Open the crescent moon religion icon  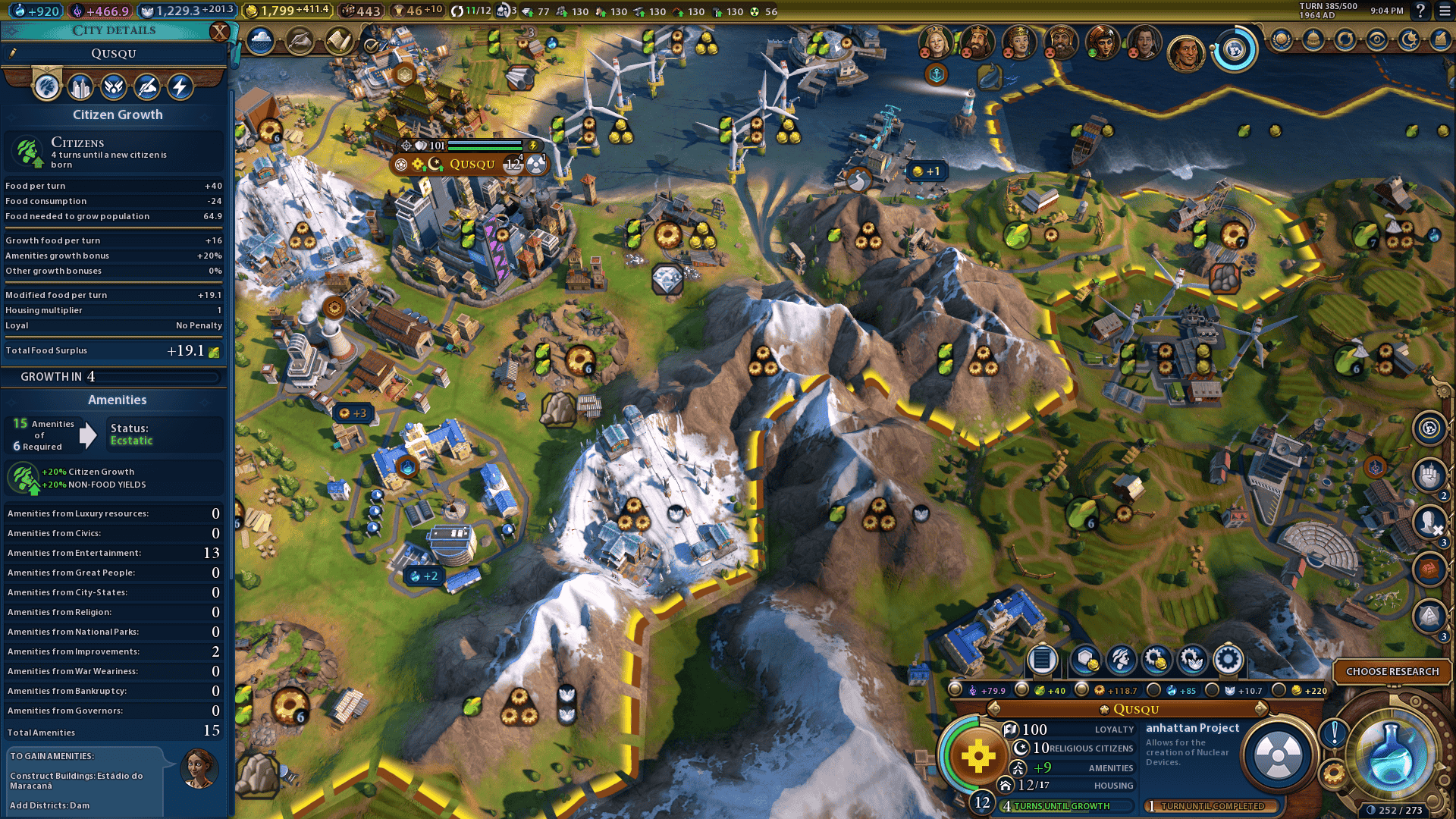[1409, 40]
